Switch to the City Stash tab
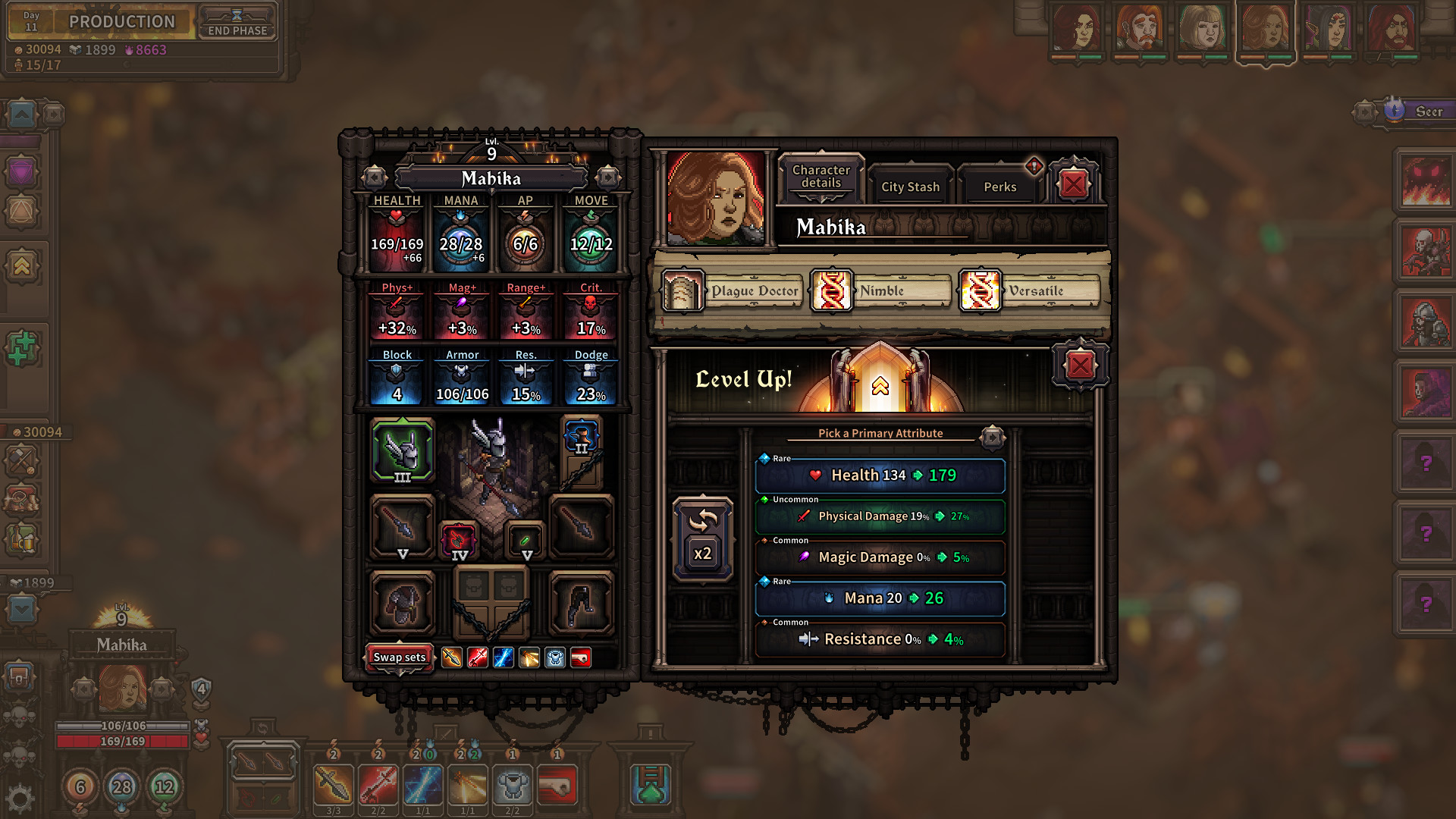 click(x=909, y=186)
